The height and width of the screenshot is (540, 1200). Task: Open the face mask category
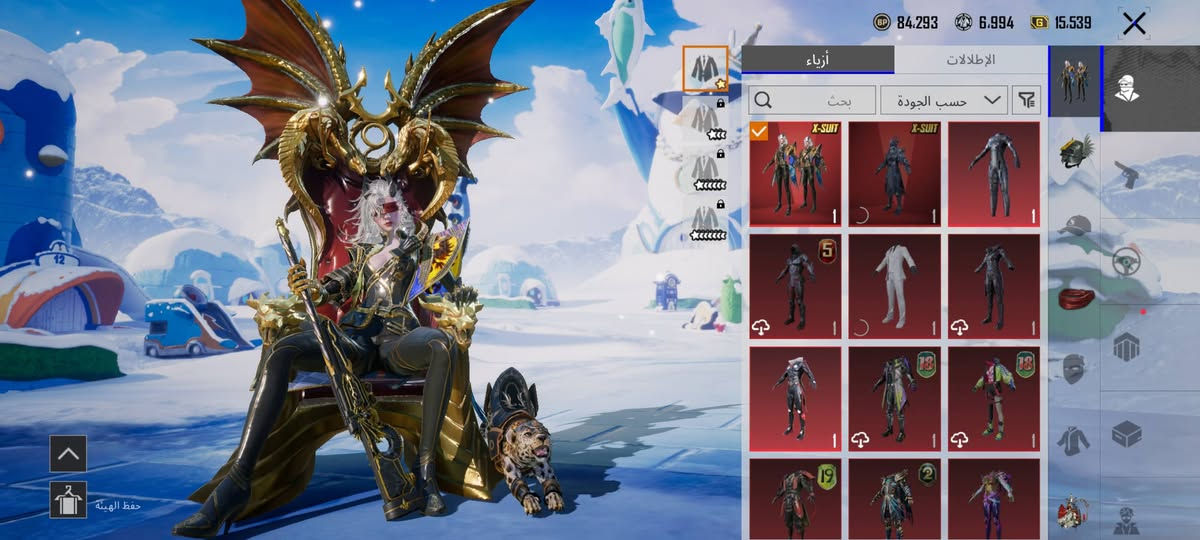pos(1074,368)
